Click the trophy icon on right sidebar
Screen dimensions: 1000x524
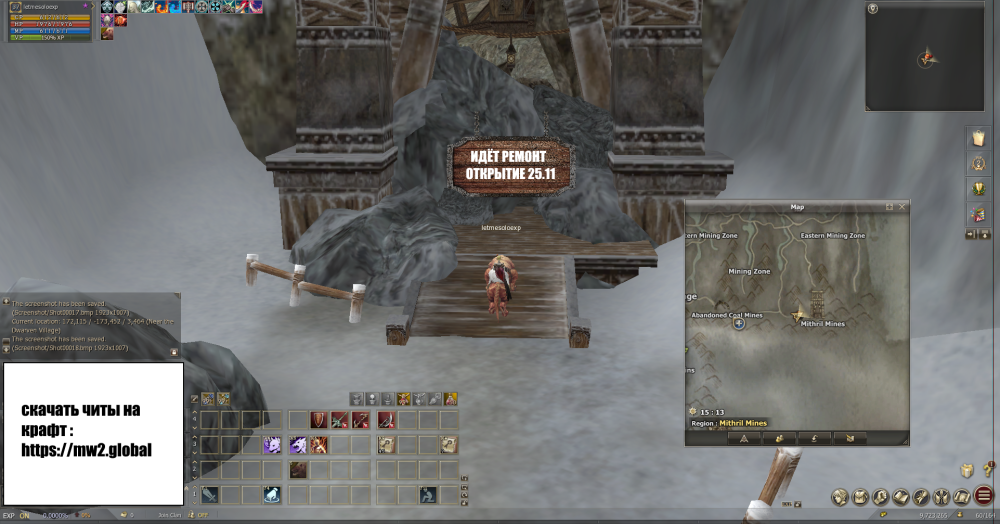[977, 189]
